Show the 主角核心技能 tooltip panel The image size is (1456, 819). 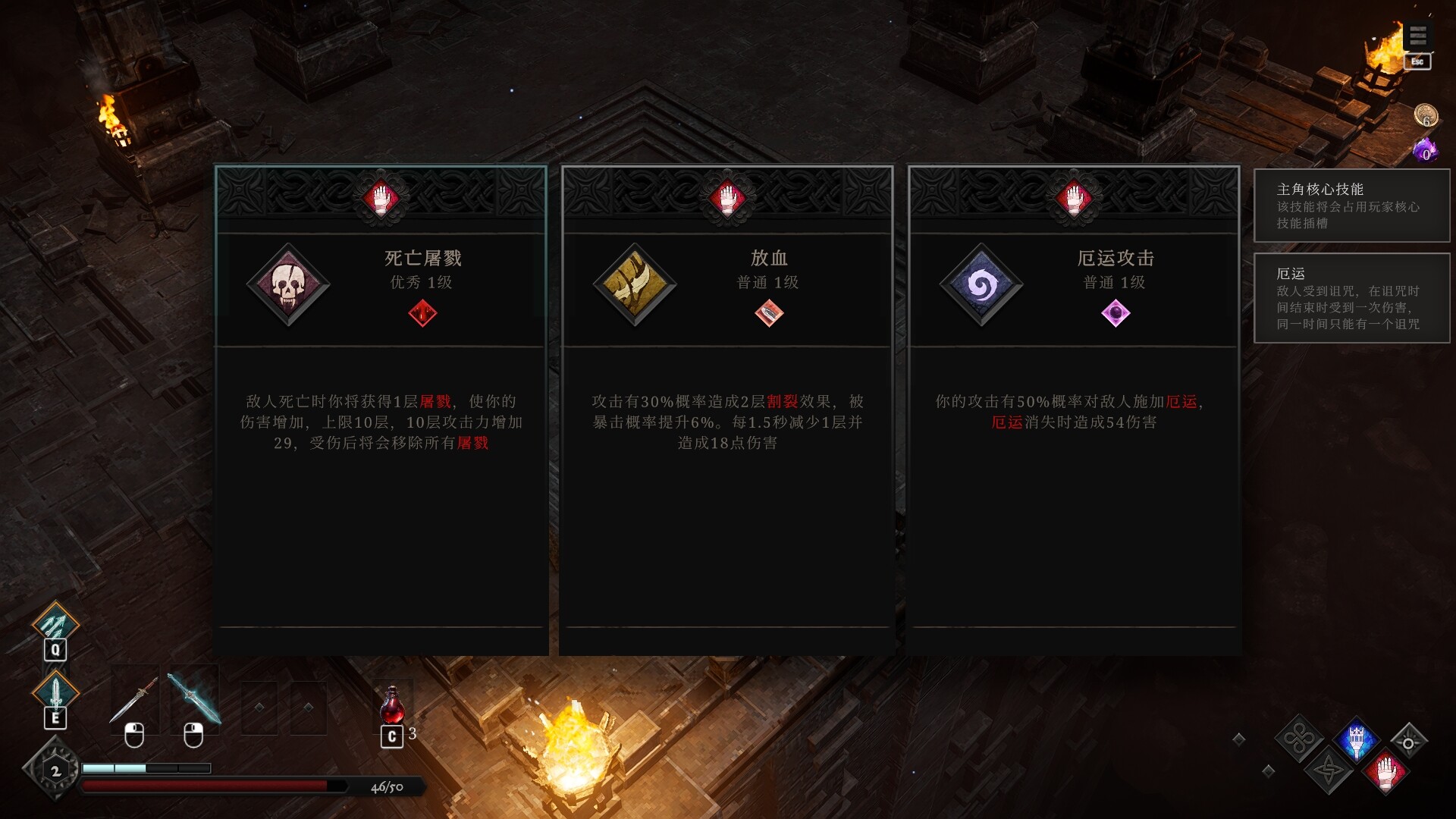1351,206
